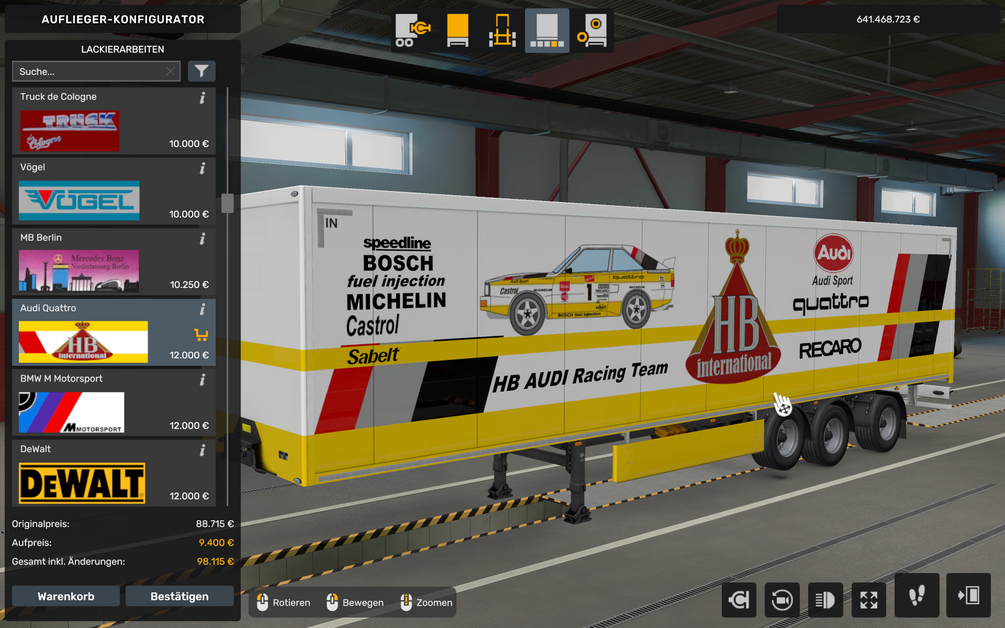This screenshot has width=1005, height=628.
Task: Exit the configurator with the door icon
Action: (x=967, y=596)
